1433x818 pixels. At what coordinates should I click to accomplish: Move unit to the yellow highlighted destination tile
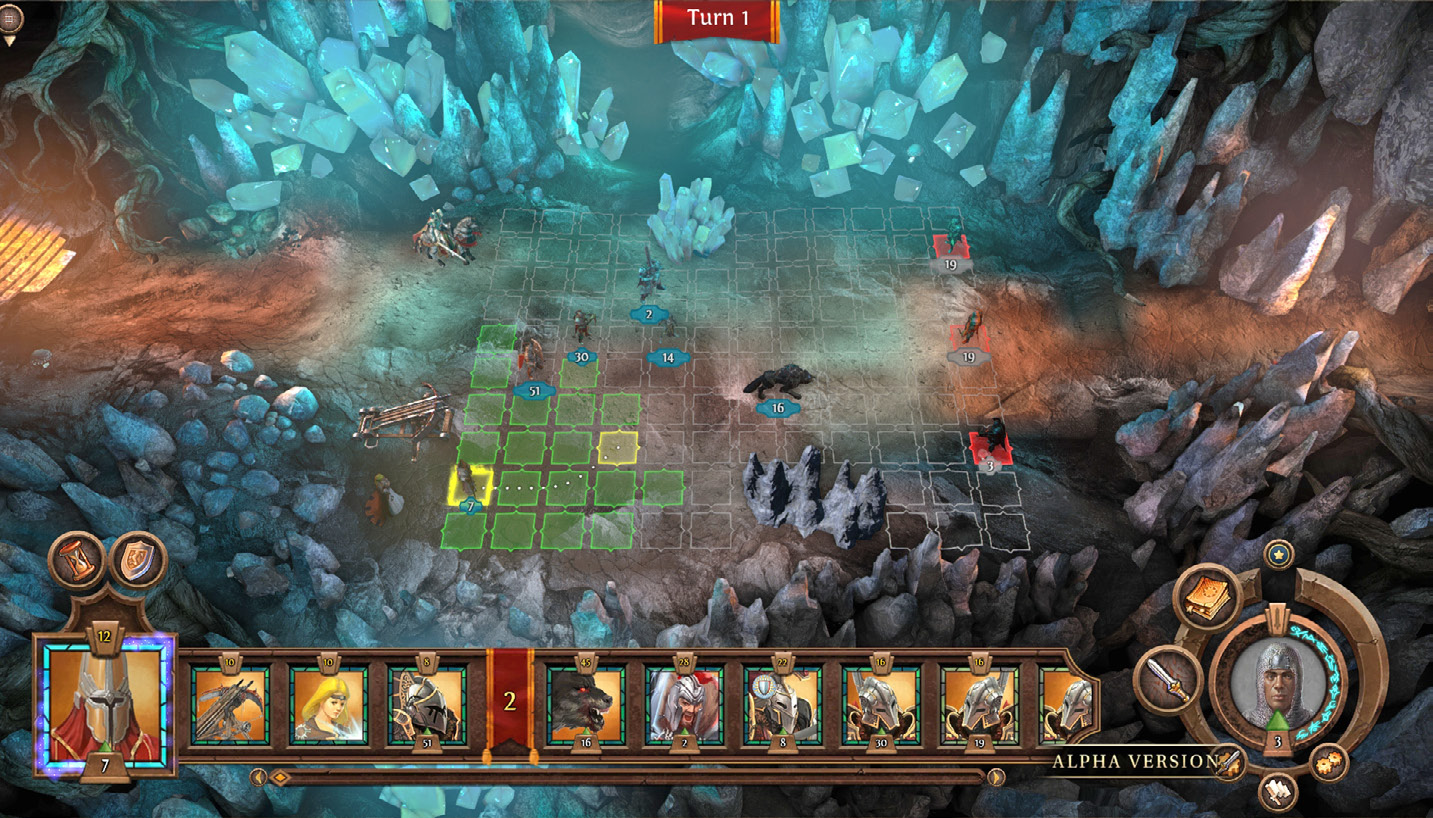pyautogui.click(x=619, y=447)
